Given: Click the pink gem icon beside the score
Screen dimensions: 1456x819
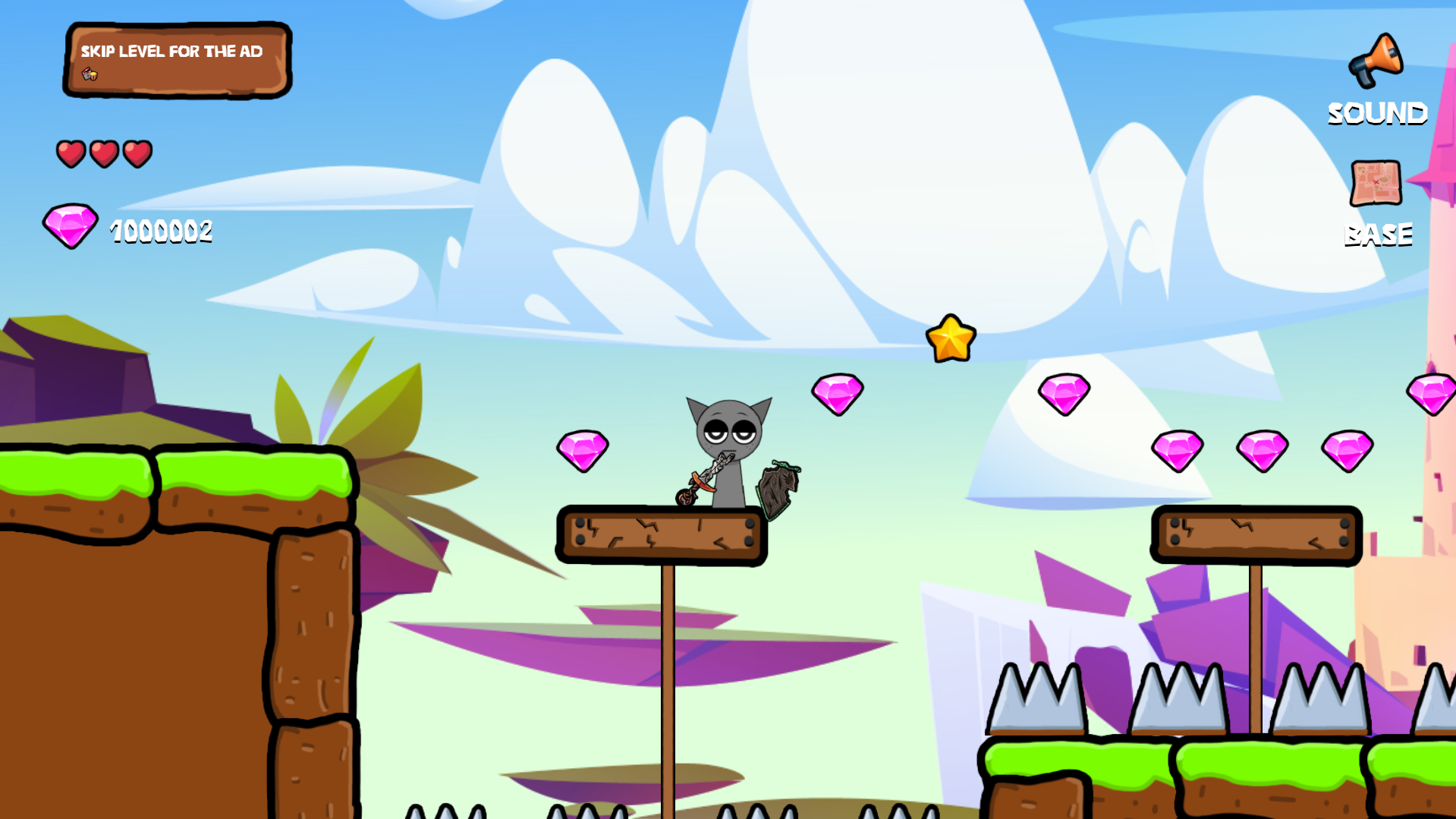Looking at the screenshot, I should pyautogui.click(x=70, y=226).
